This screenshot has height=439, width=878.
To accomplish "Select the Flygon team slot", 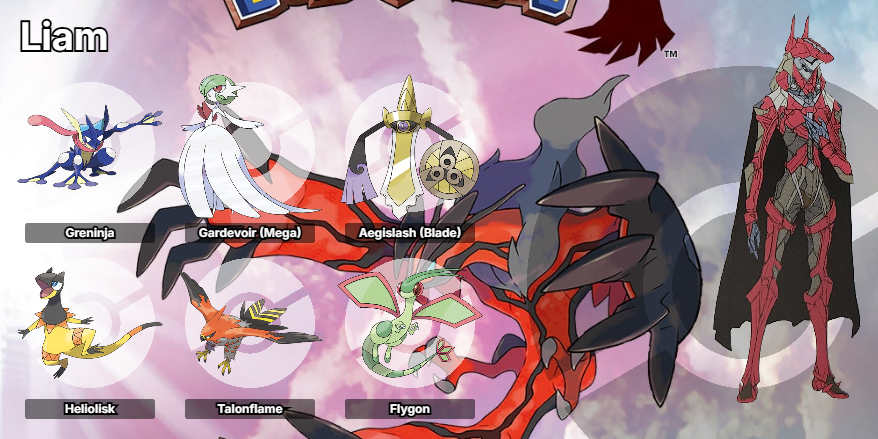I will (405, 320).
